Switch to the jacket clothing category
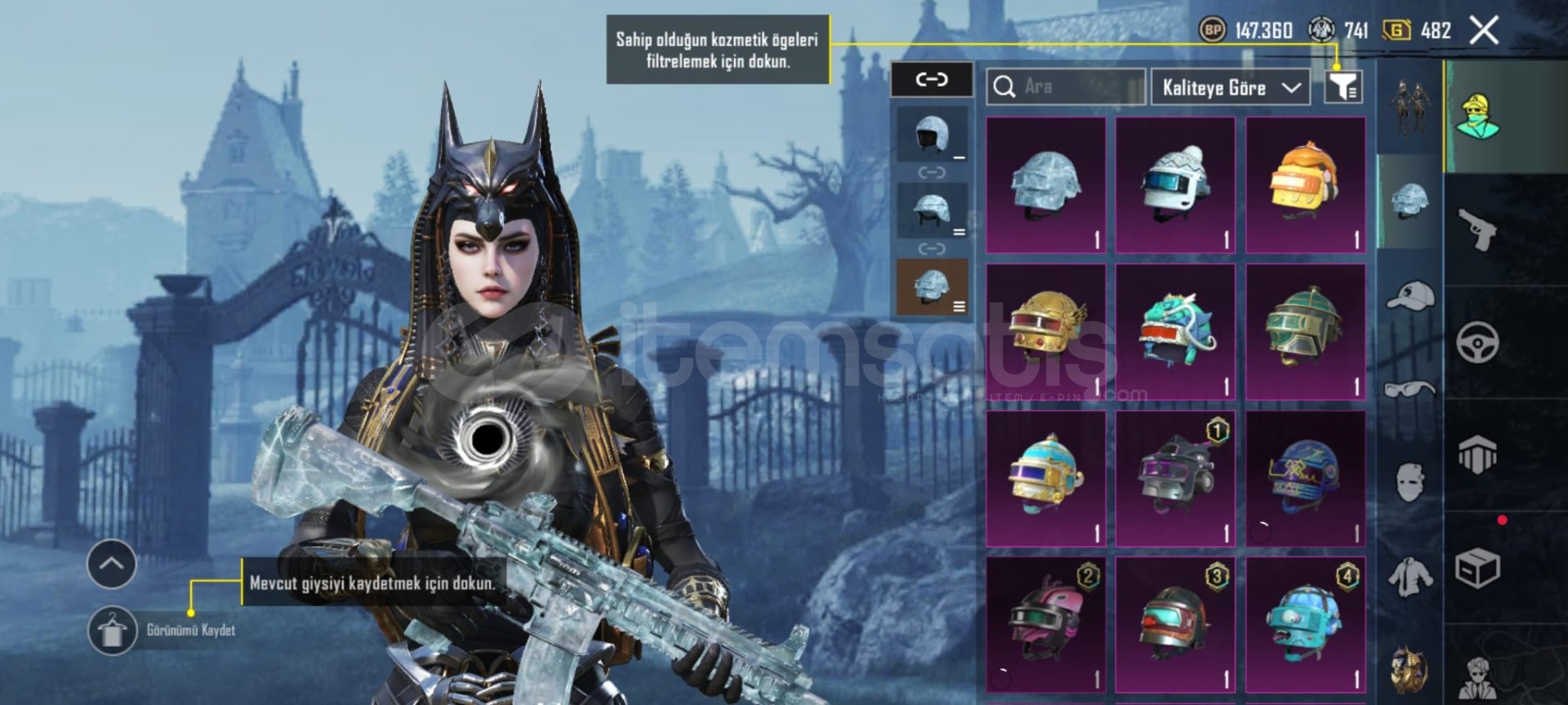Screen dimensions: 1568x705 (1410, 577)
